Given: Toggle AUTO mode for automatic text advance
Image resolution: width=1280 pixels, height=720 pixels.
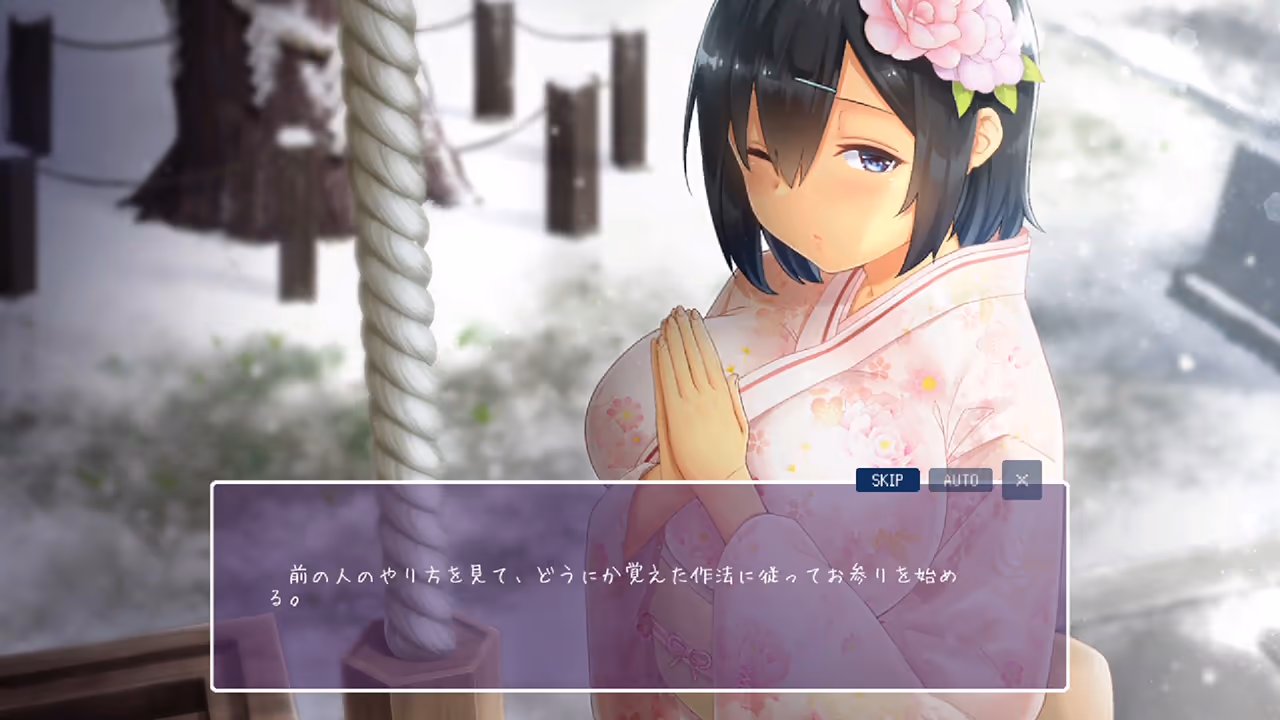Looking at the screenshot, I should pos(959,480).
